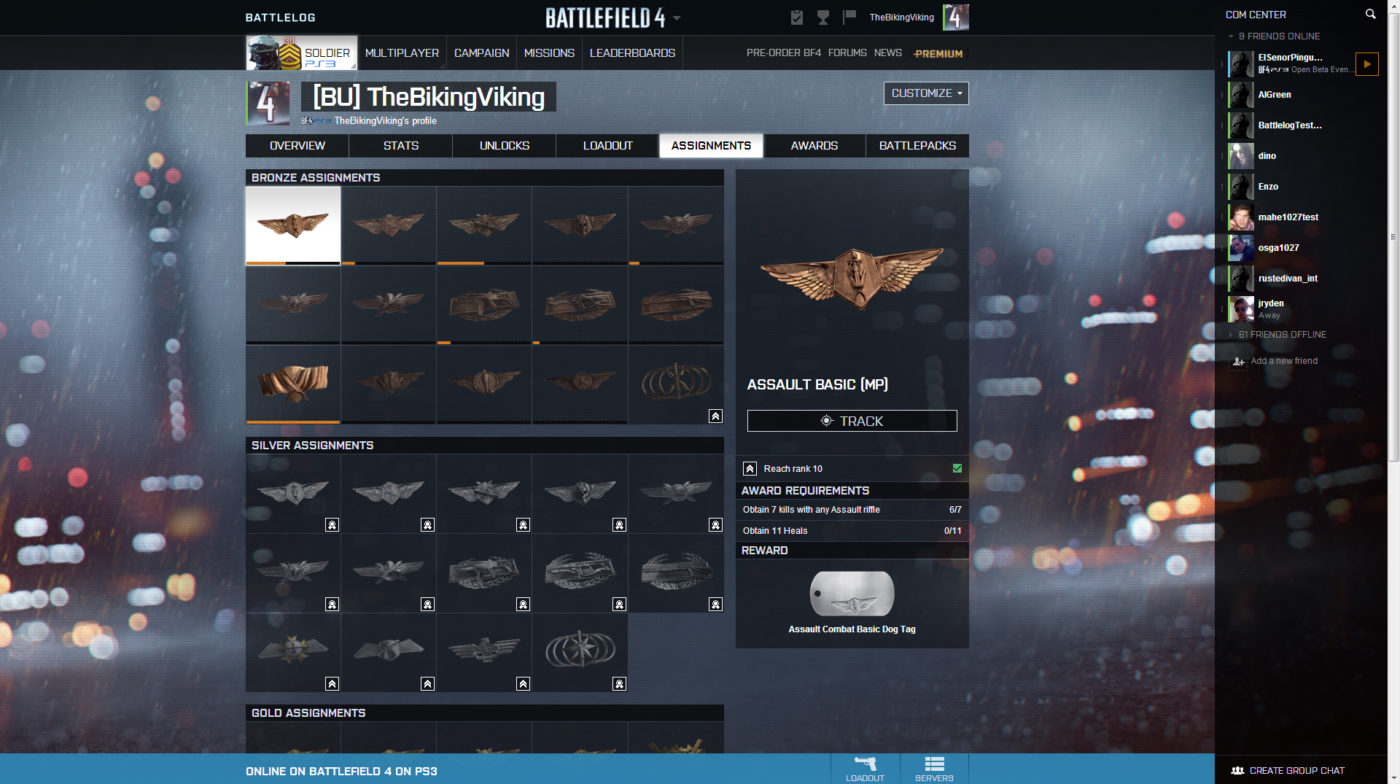
Task: Open the LEADERBOARDS menu item
Action: (632, 52)
